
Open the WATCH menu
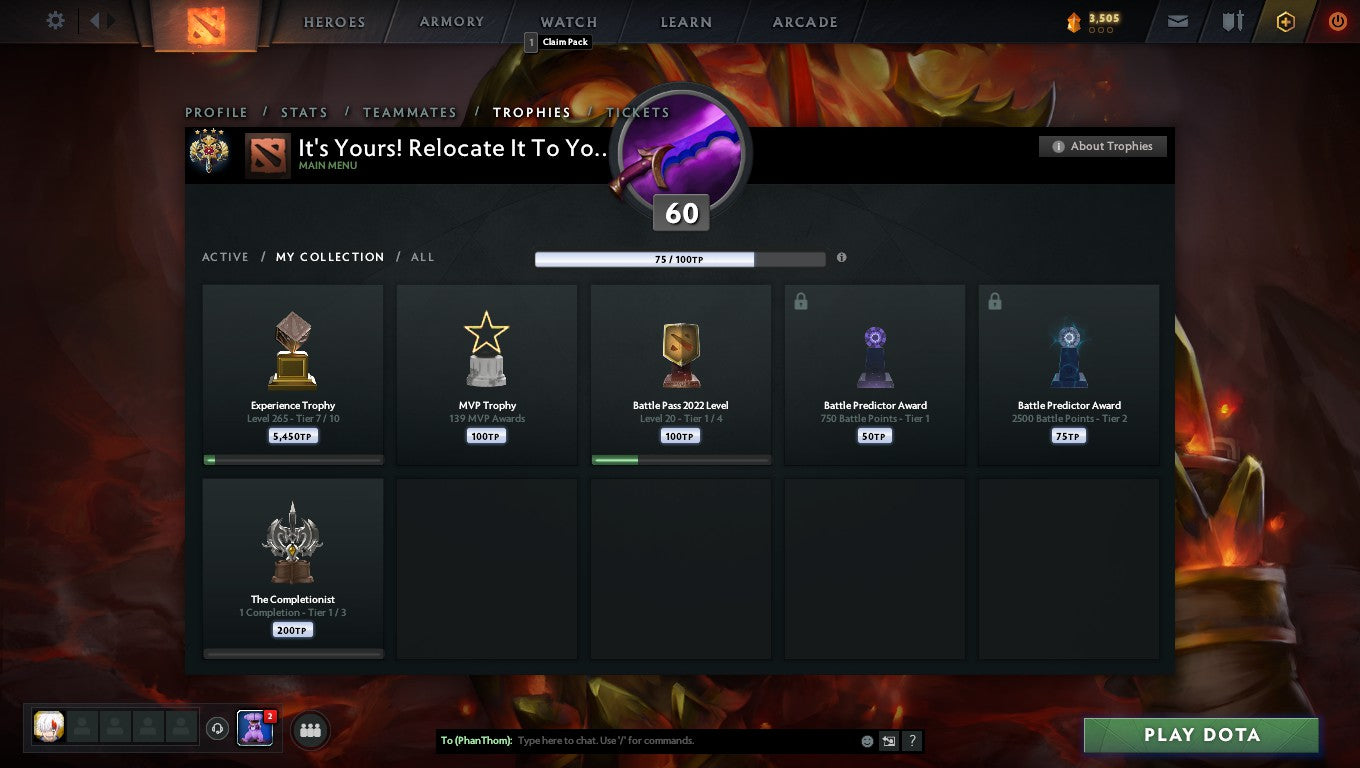pos(567,21)
